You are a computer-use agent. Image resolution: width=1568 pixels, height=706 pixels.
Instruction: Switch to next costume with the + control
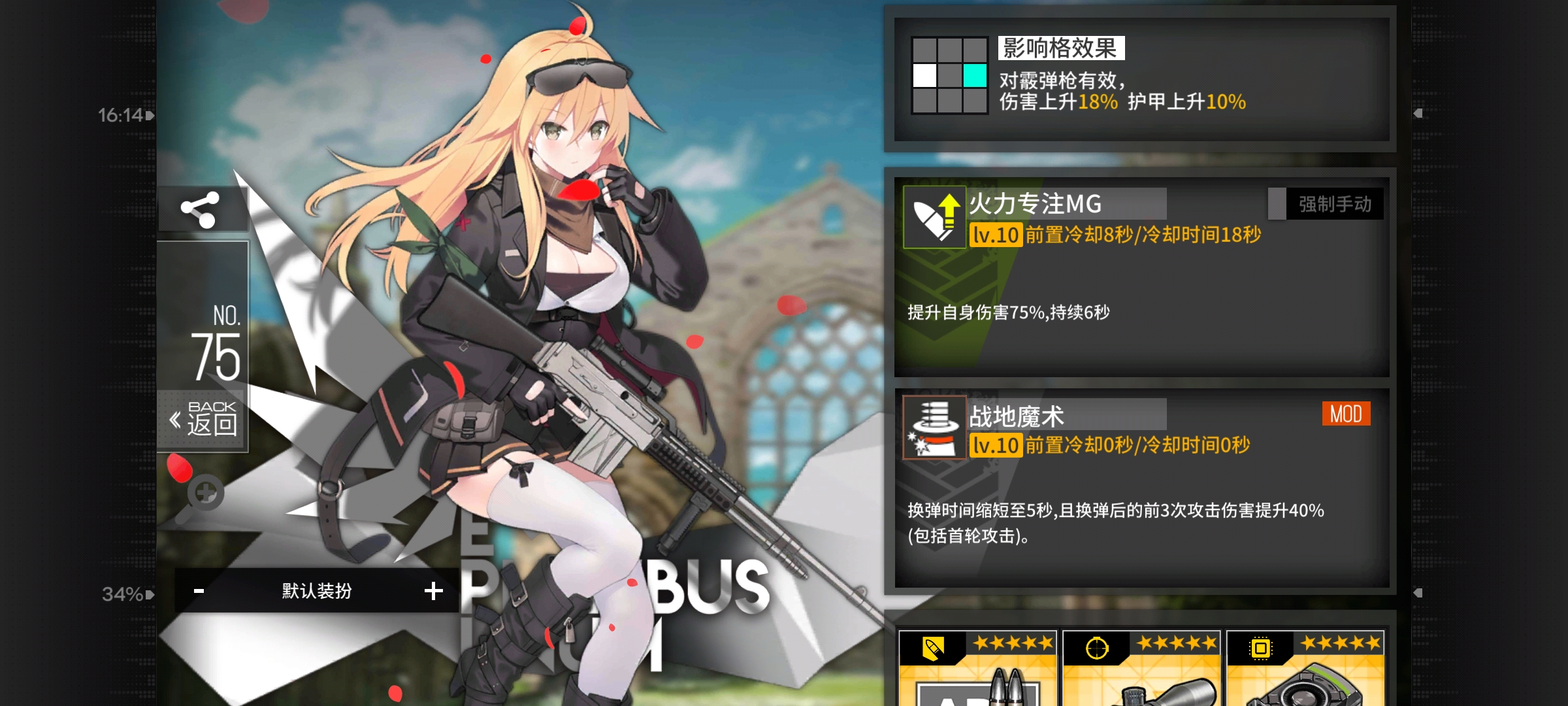(x=433, y=591)
